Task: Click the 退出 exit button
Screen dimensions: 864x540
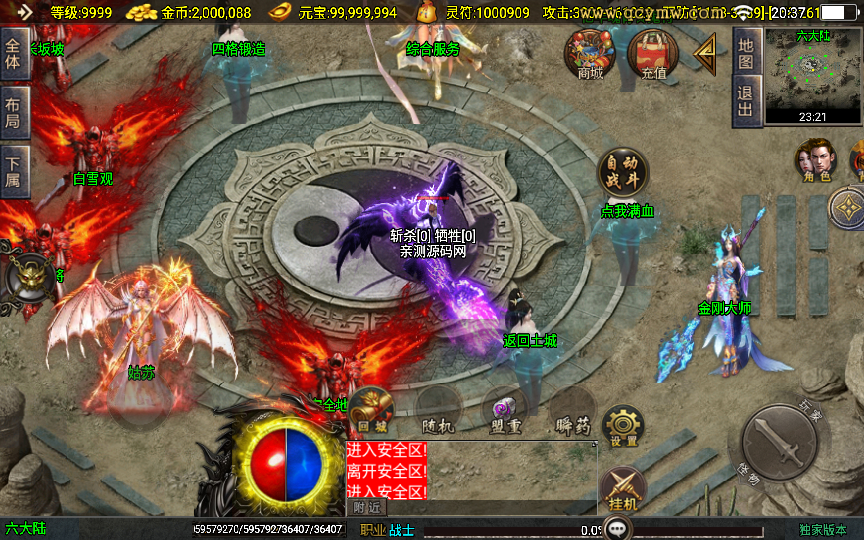Action: point(745,101)
